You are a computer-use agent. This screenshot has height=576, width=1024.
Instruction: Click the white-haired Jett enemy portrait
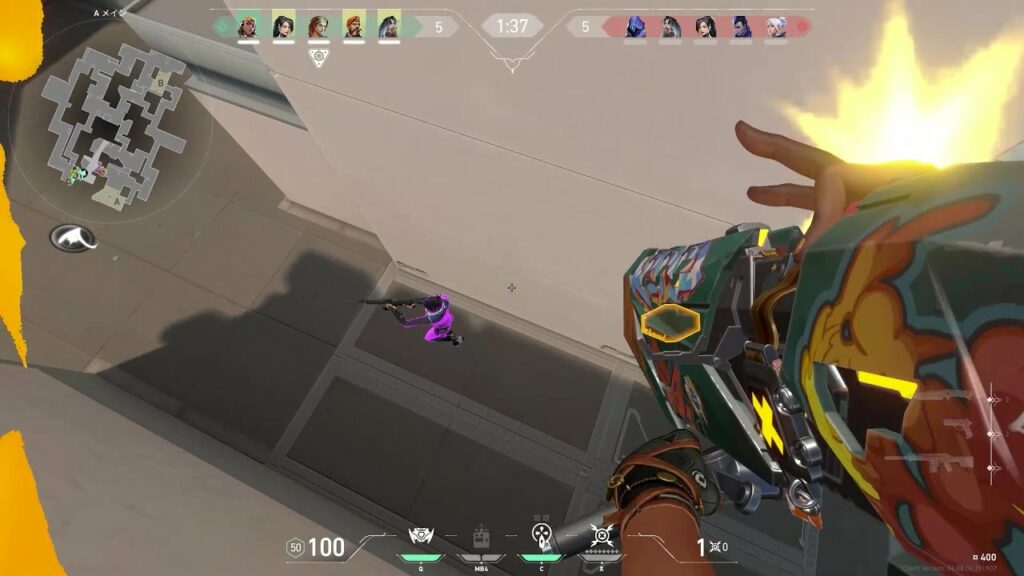pyautogui.click(x=774, y=27)
